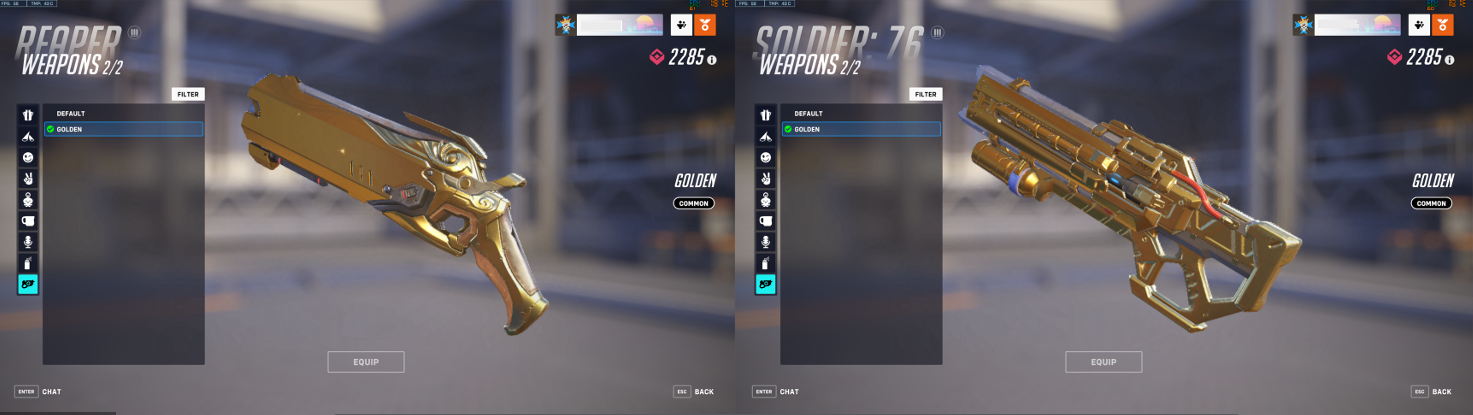Click Back on the Reaper screen

pos(694,391)
